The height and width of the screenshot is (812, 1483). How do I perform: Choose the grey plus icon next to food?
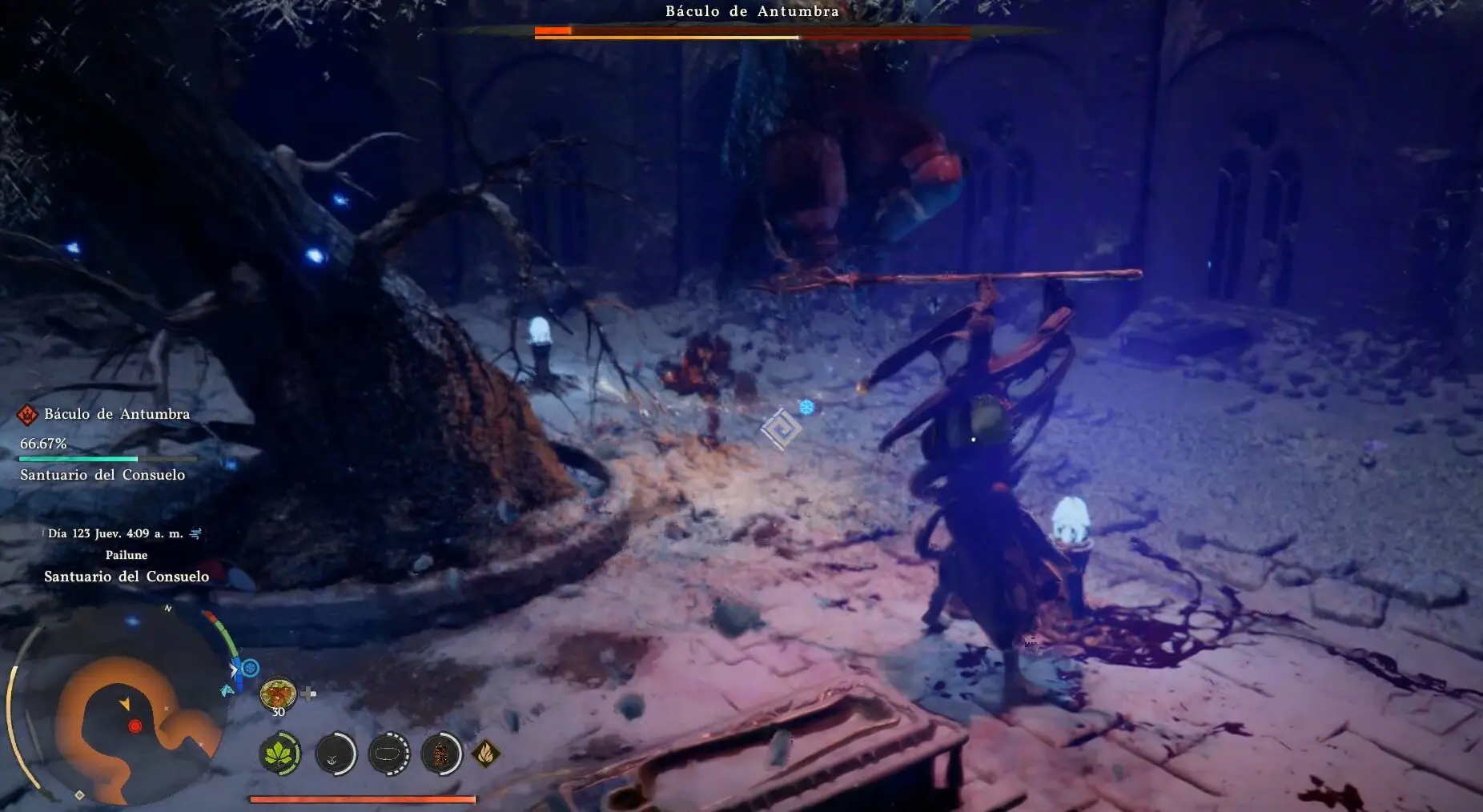coord(309,693)
